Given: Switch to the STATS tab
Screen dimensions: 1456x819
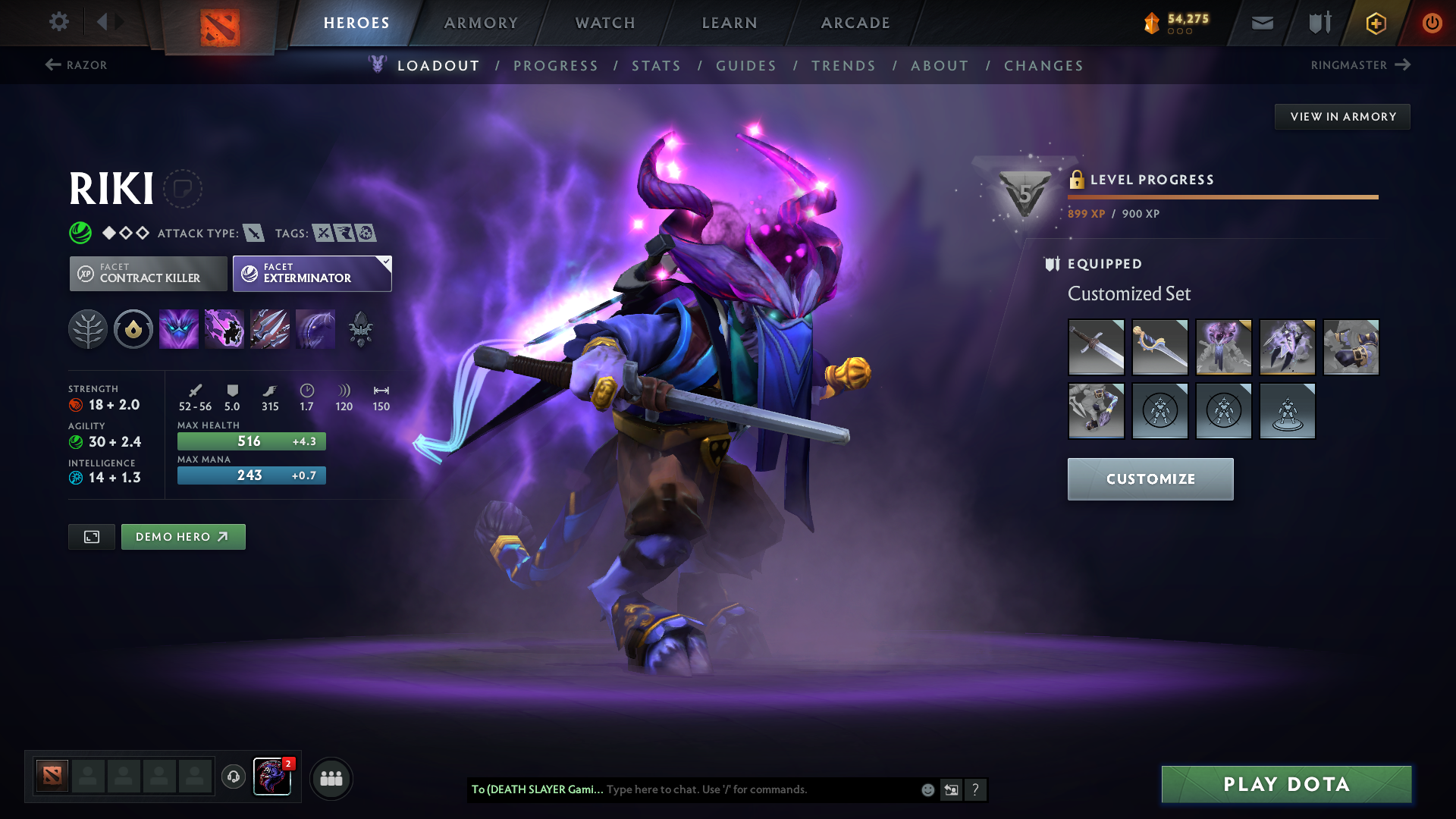Looking at the screenshot, I should 657,66.
